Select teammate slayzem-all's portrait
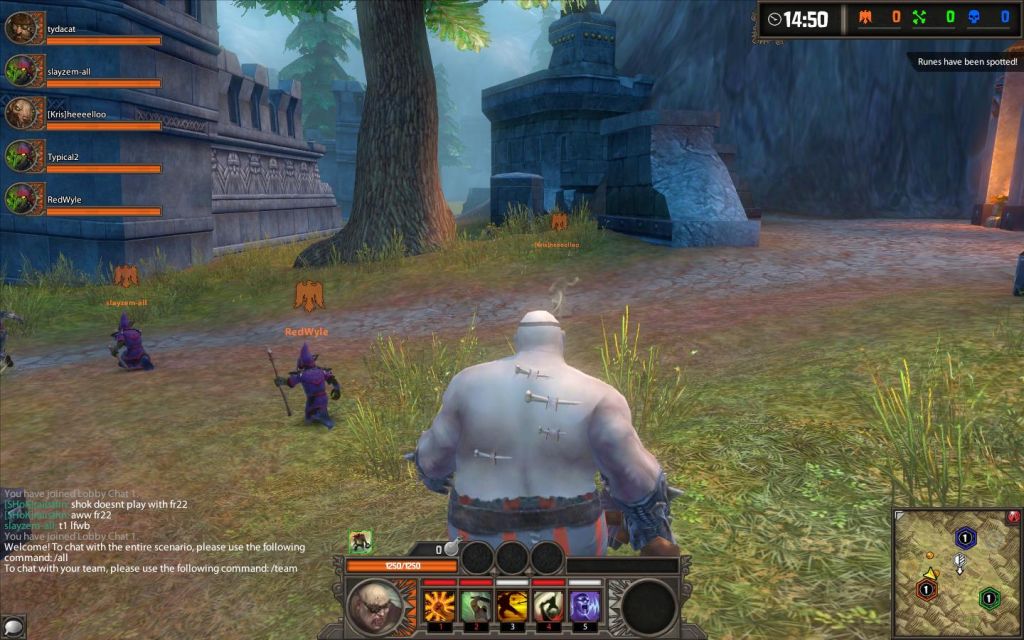The image size is (1024, 640). pyautogui.click(x=22, y=71)
